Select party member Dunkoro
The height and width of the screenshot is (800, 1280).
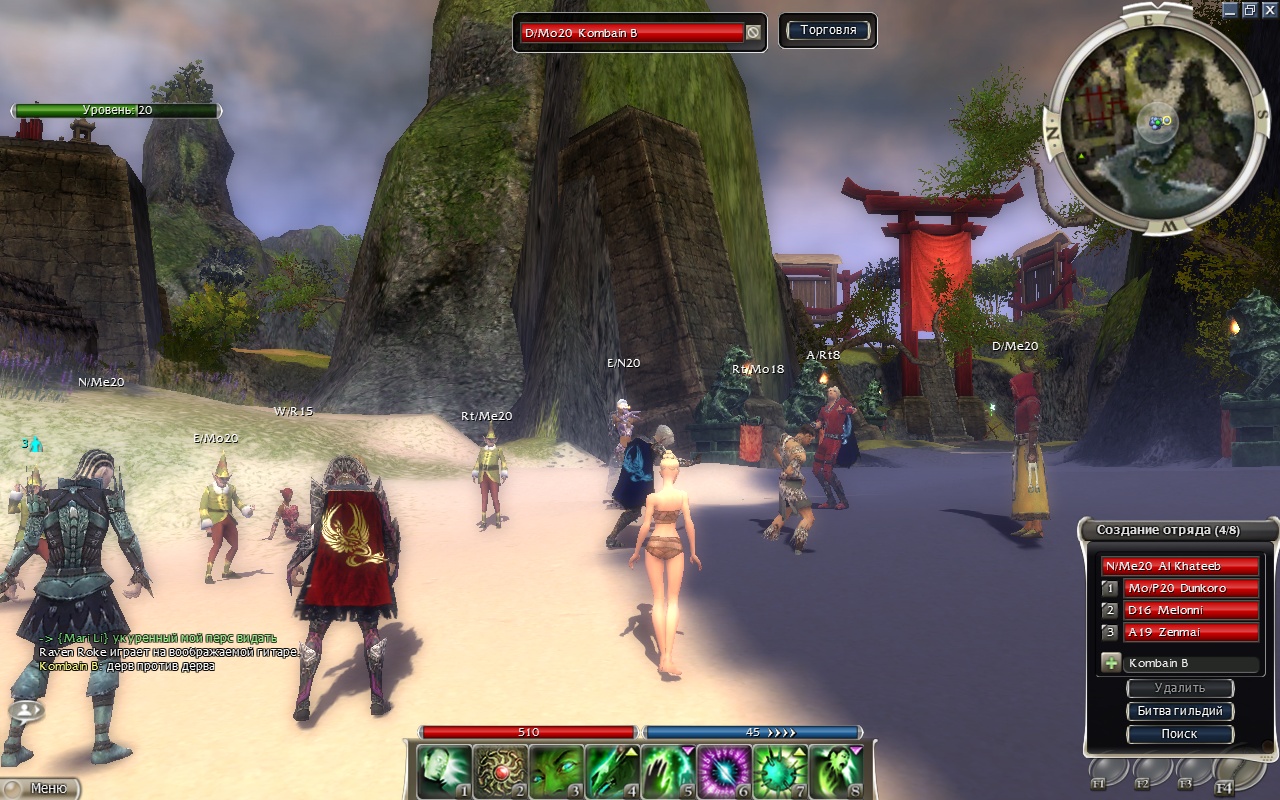(1190, 588)
